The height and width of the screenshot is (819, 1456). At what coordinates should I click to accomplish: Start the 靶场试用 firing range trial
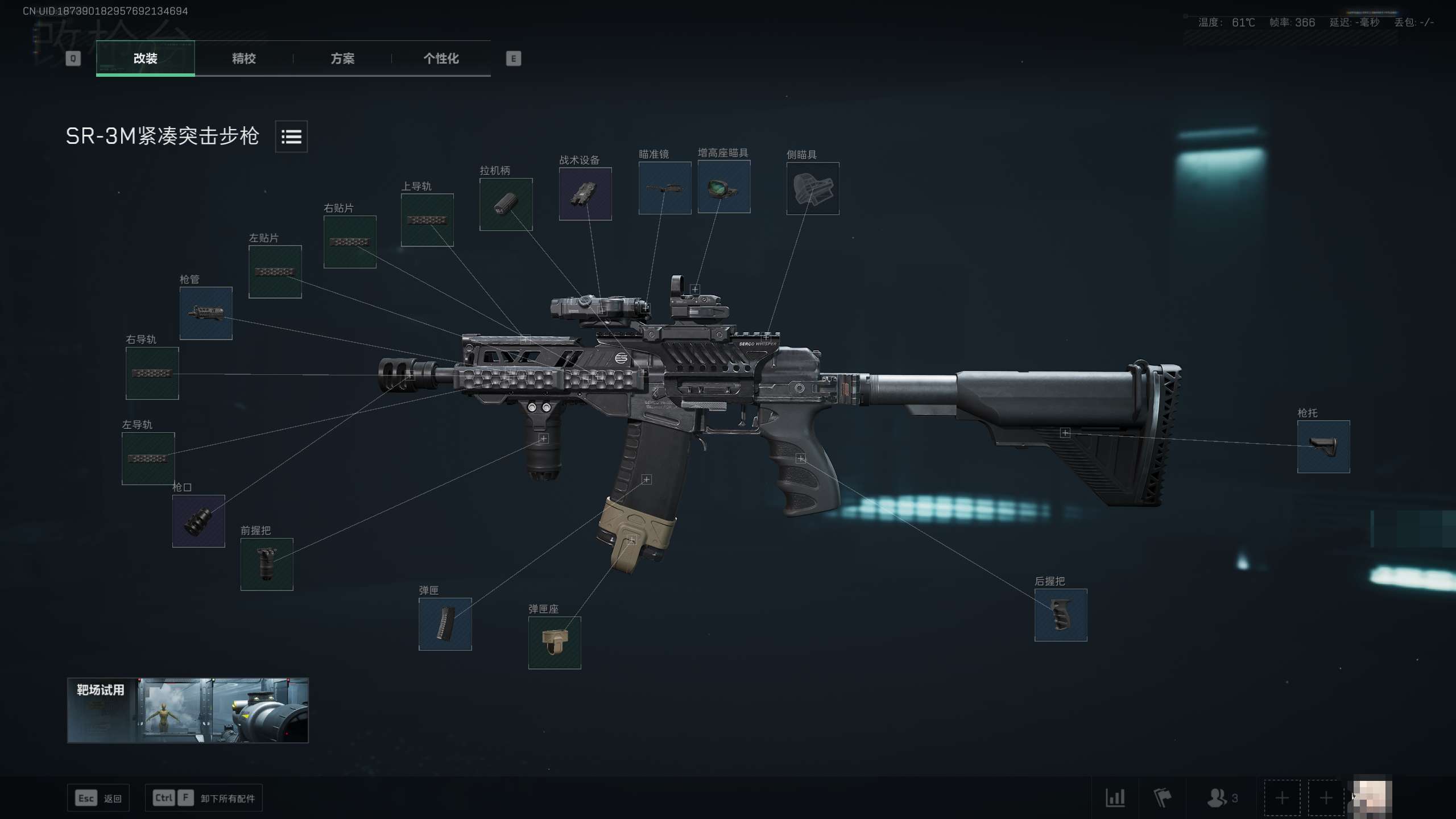[x=188, y=710]
